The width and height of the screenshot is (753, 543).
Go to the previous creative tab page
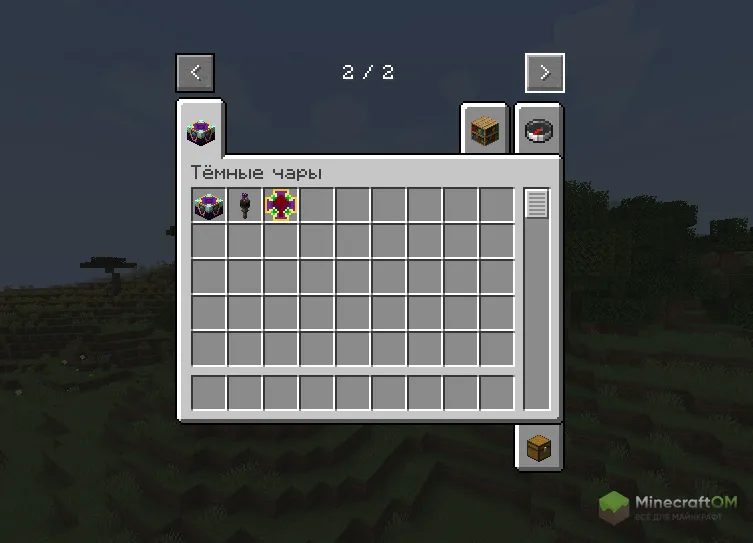(195, 73)
